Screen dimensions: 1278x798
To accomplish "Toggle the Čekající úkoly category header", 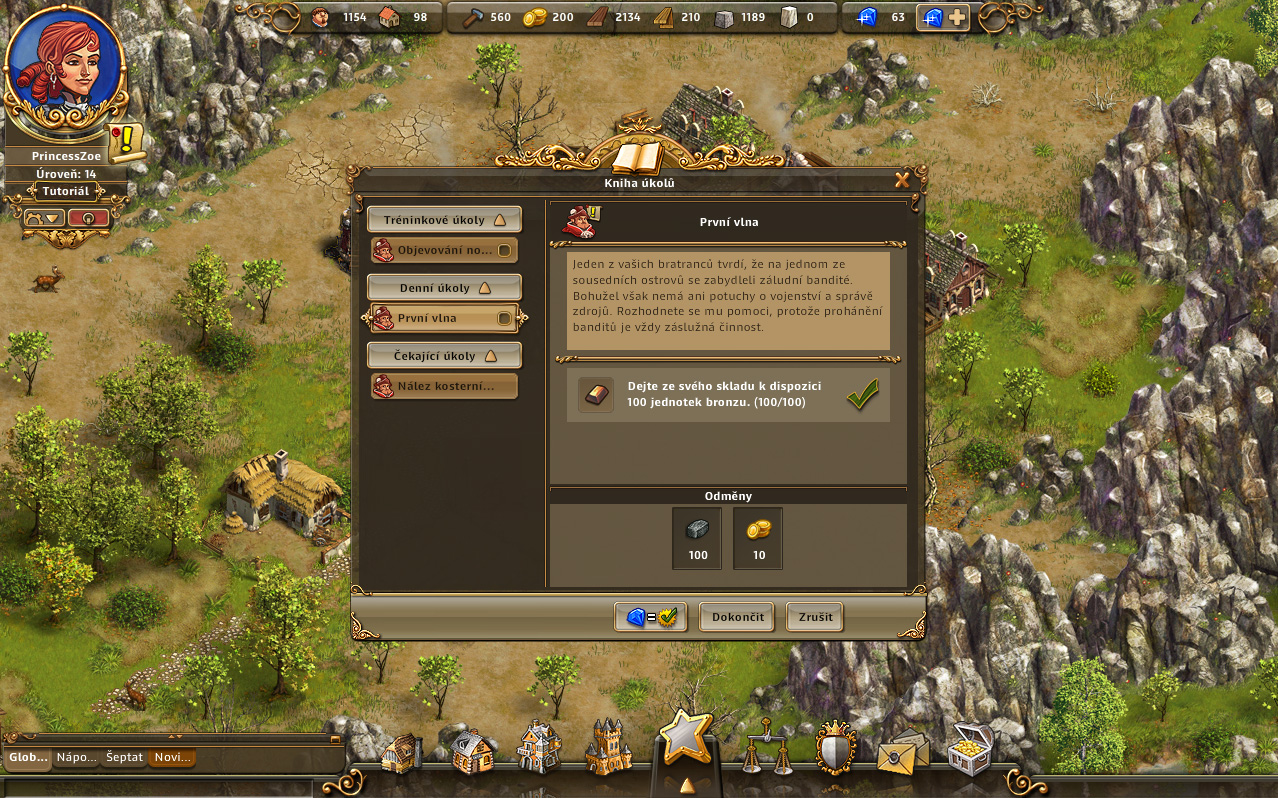I will pyautogui.click(x=444, y=356).
